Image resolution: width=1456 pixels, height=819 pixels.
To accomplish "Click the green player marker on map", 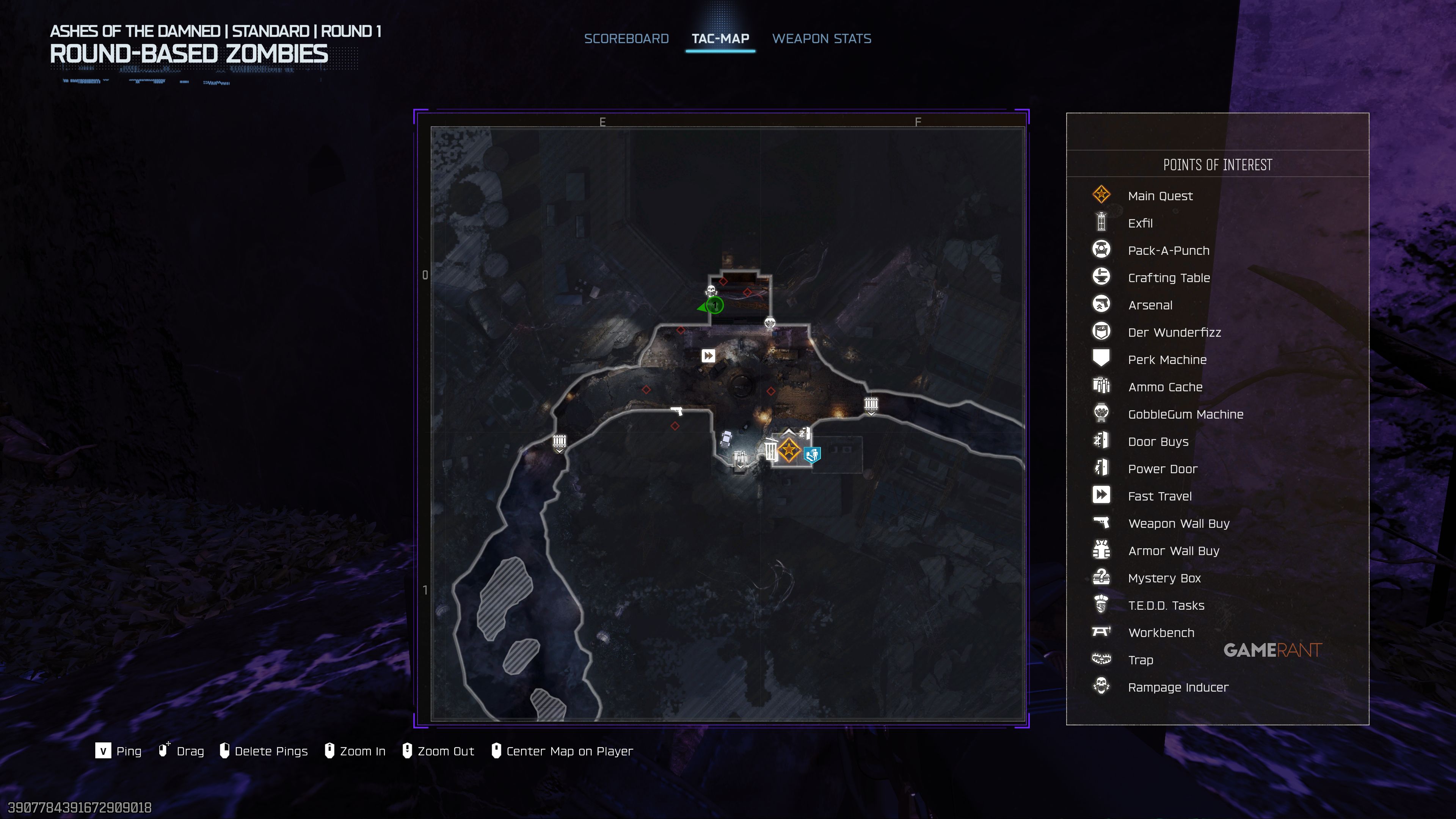I will click(x=715, y=306).
